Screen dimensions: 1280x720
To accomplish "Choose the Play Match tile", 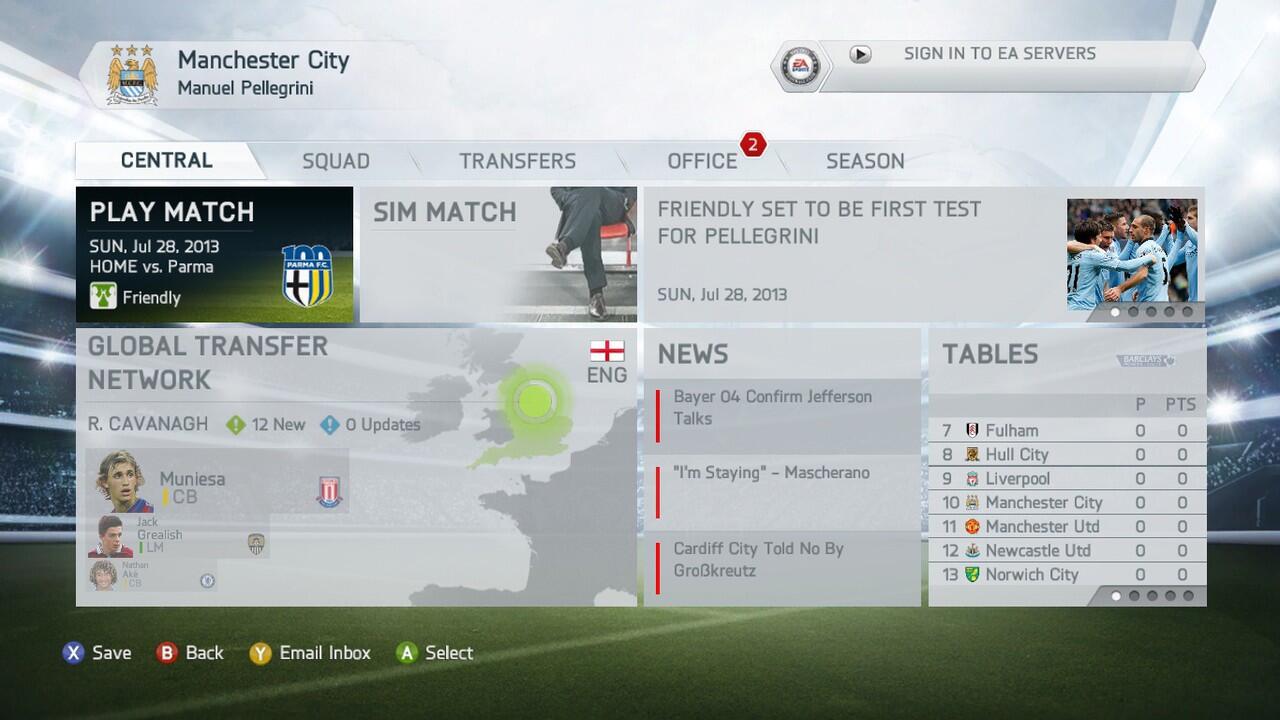I will click(x=214, y=254).
